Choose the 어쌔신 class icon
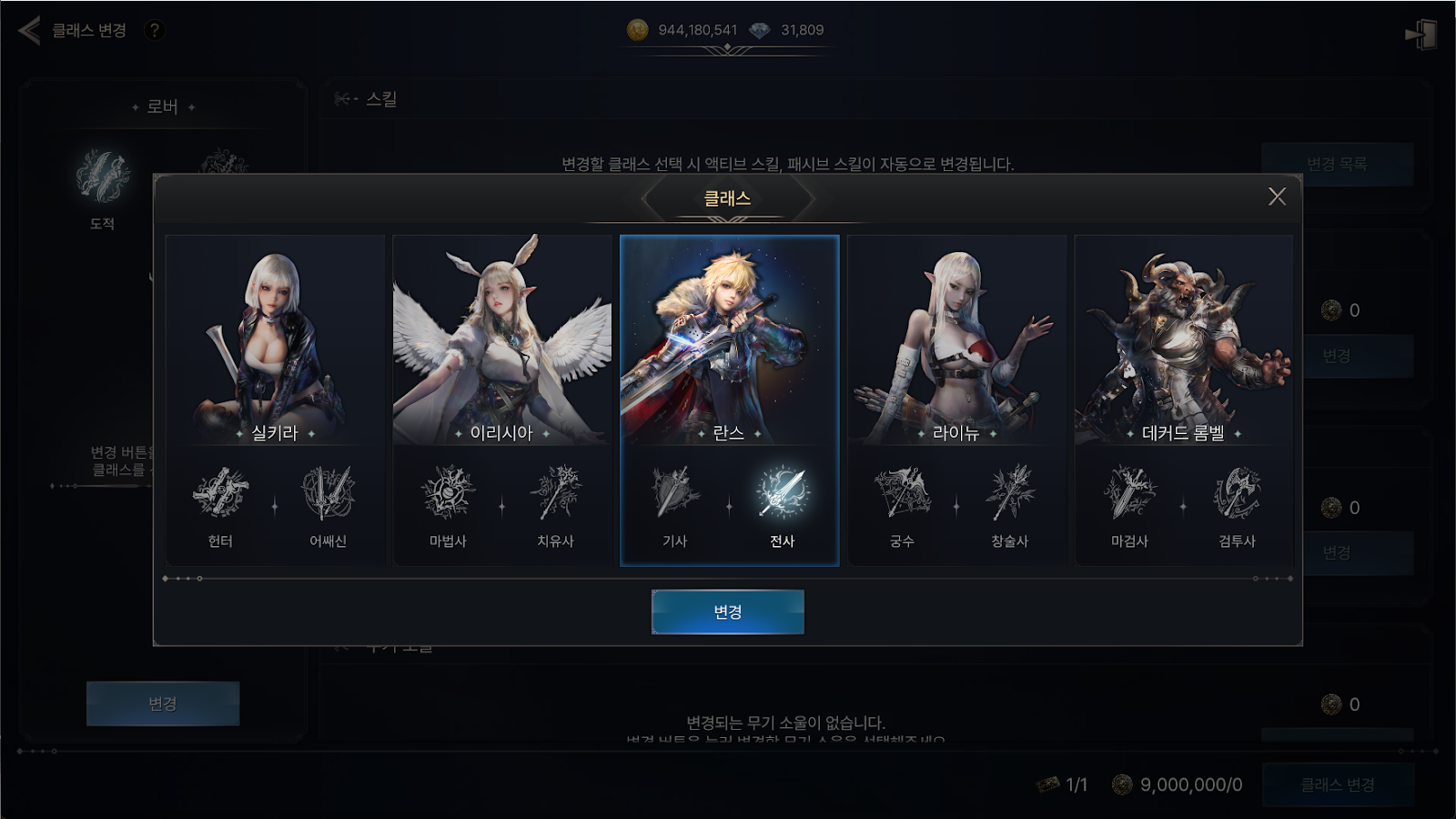 [328, 494]
